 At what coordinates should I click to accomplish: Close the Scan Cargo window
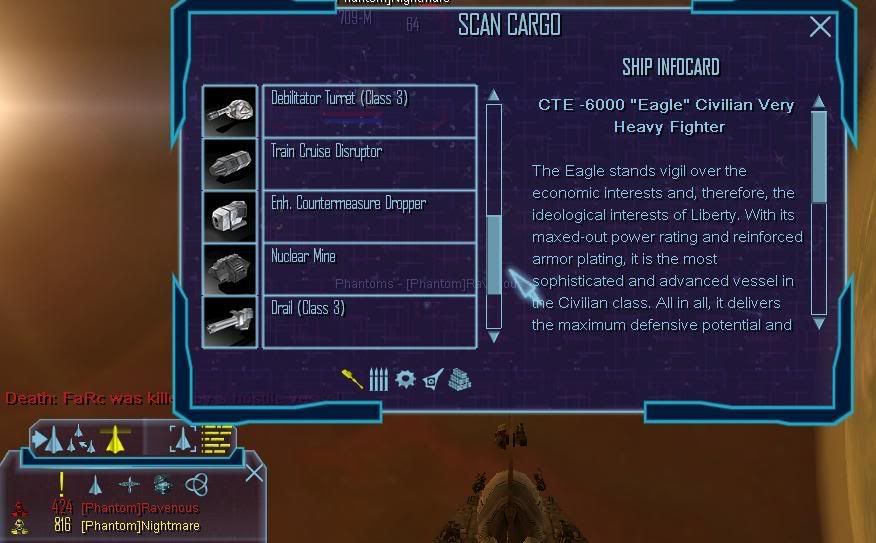pyautogui.click(x=820, y=27)
